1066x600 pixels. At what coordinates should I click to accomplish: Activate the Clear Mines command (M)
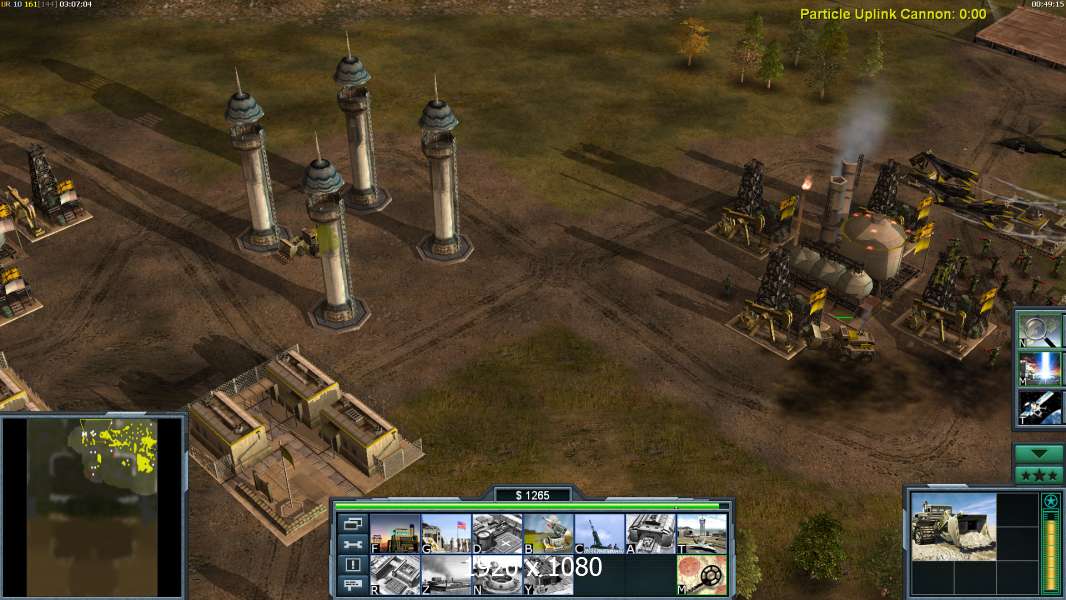point(701,575)
